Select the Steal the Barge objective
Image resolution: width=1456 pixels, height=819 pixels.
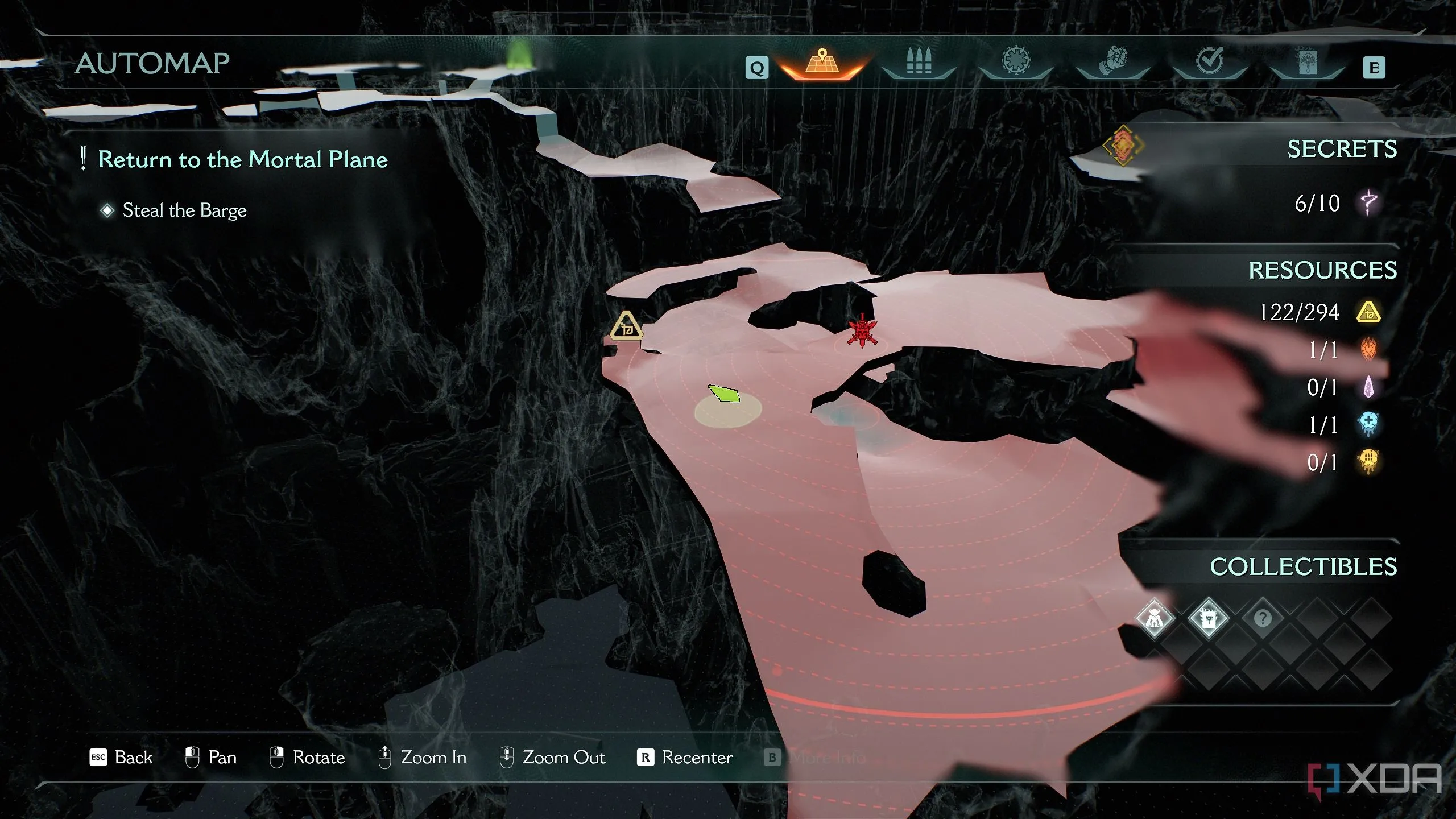pos(184,210)
